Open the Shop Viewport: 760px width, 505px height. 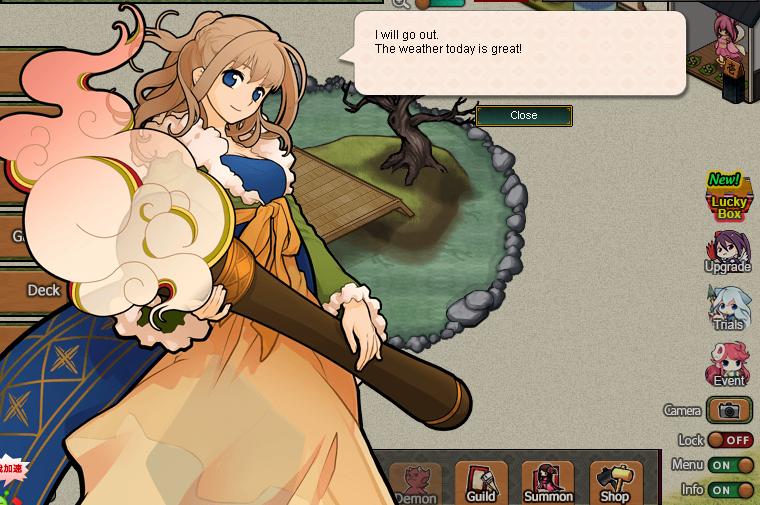tap(615, 483)
